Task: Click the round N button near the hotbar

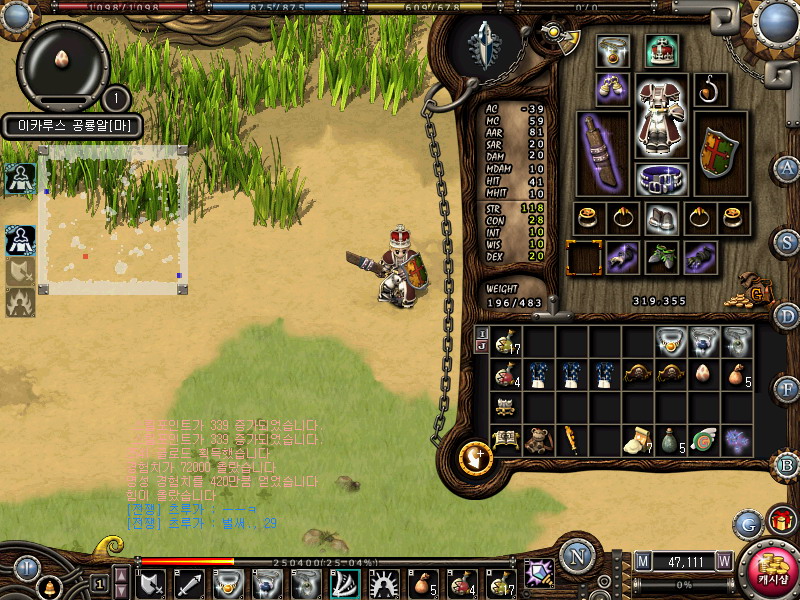Action: point(577,557)
